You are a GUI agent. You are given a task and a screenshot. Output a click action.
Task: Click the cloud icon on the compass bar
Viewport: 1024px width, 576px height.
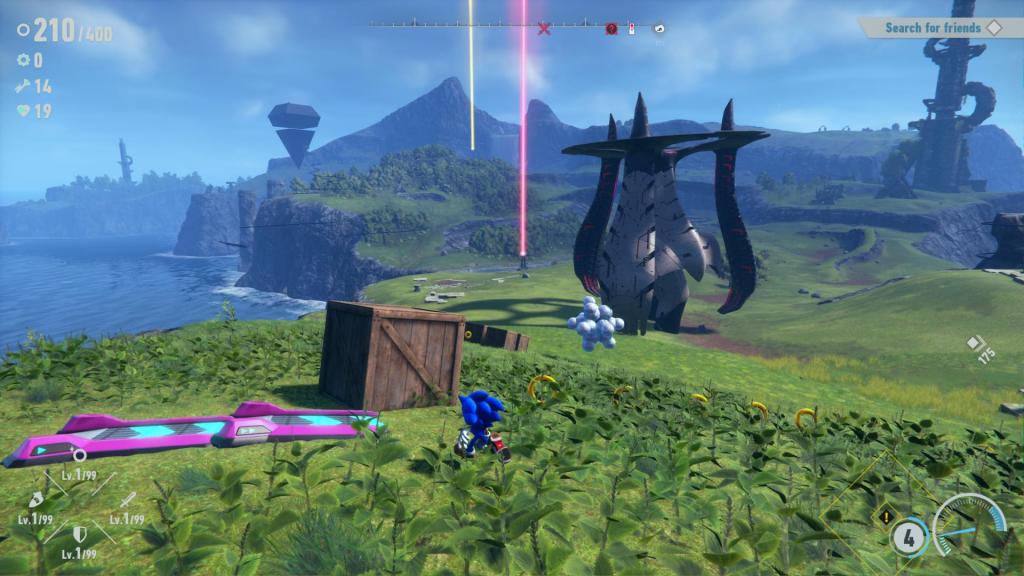659,29
